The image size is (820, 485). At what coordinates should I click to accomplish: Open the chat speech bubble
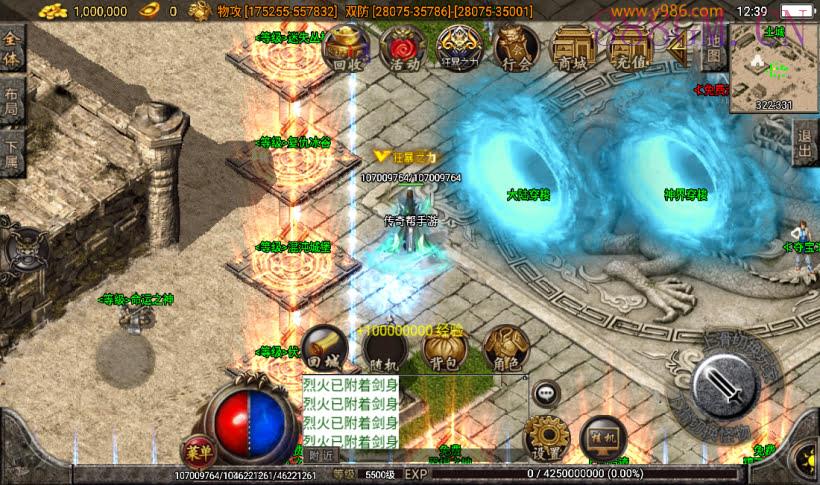pyautogui.click(x=546, y=393)
